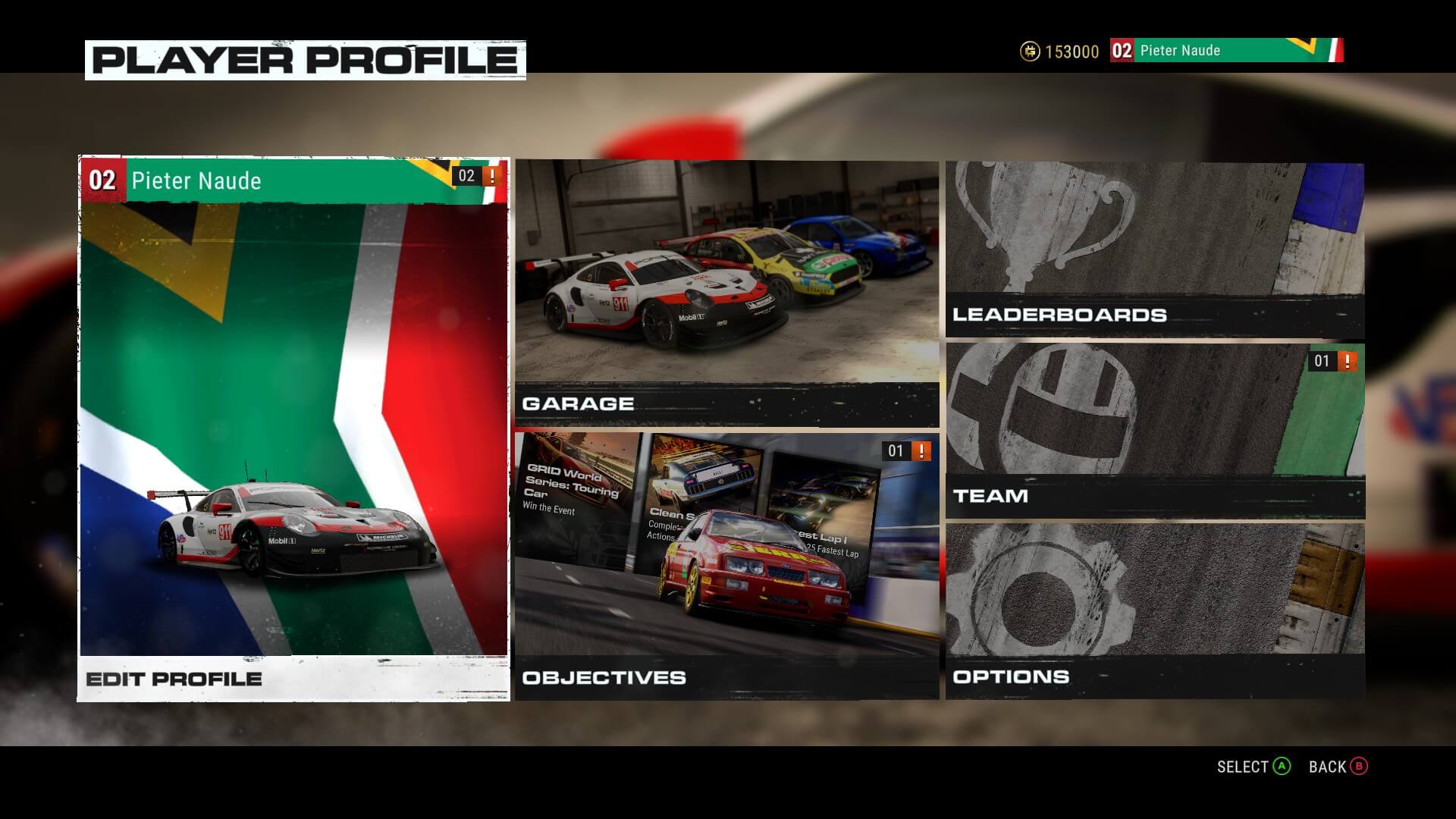Screen dimensions: 1456x819
Task: Enter the Garage menu
Action: tap(726, 293)
